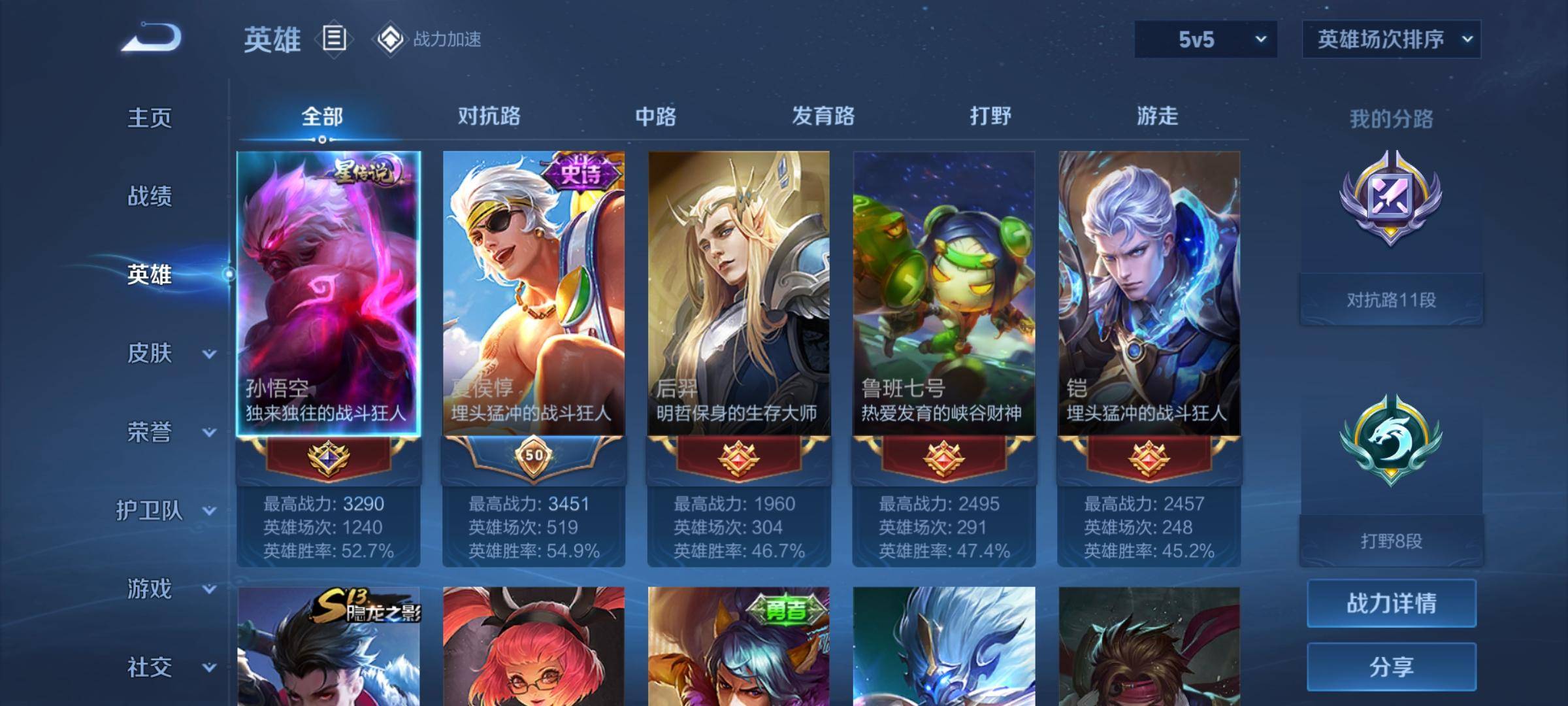Show the 打野 heroes tab
This screenshot has height=706, width=1568.
click(990, 116)
